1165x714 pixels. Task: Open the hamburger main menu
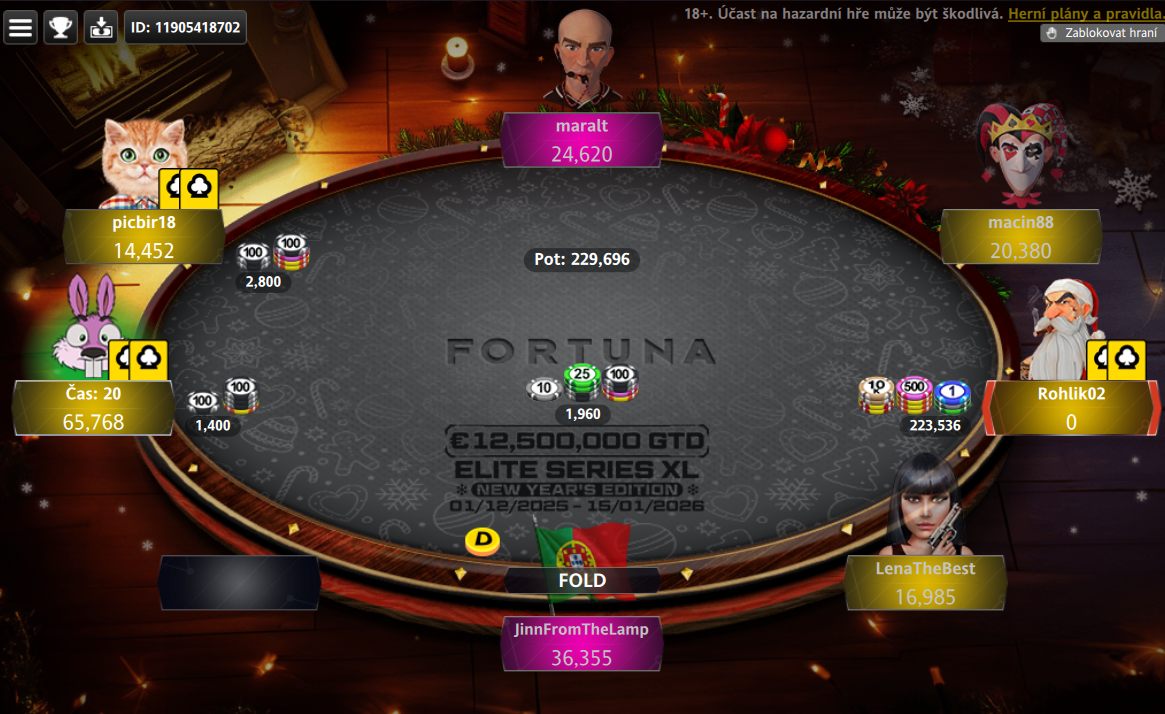pos(20,27)
